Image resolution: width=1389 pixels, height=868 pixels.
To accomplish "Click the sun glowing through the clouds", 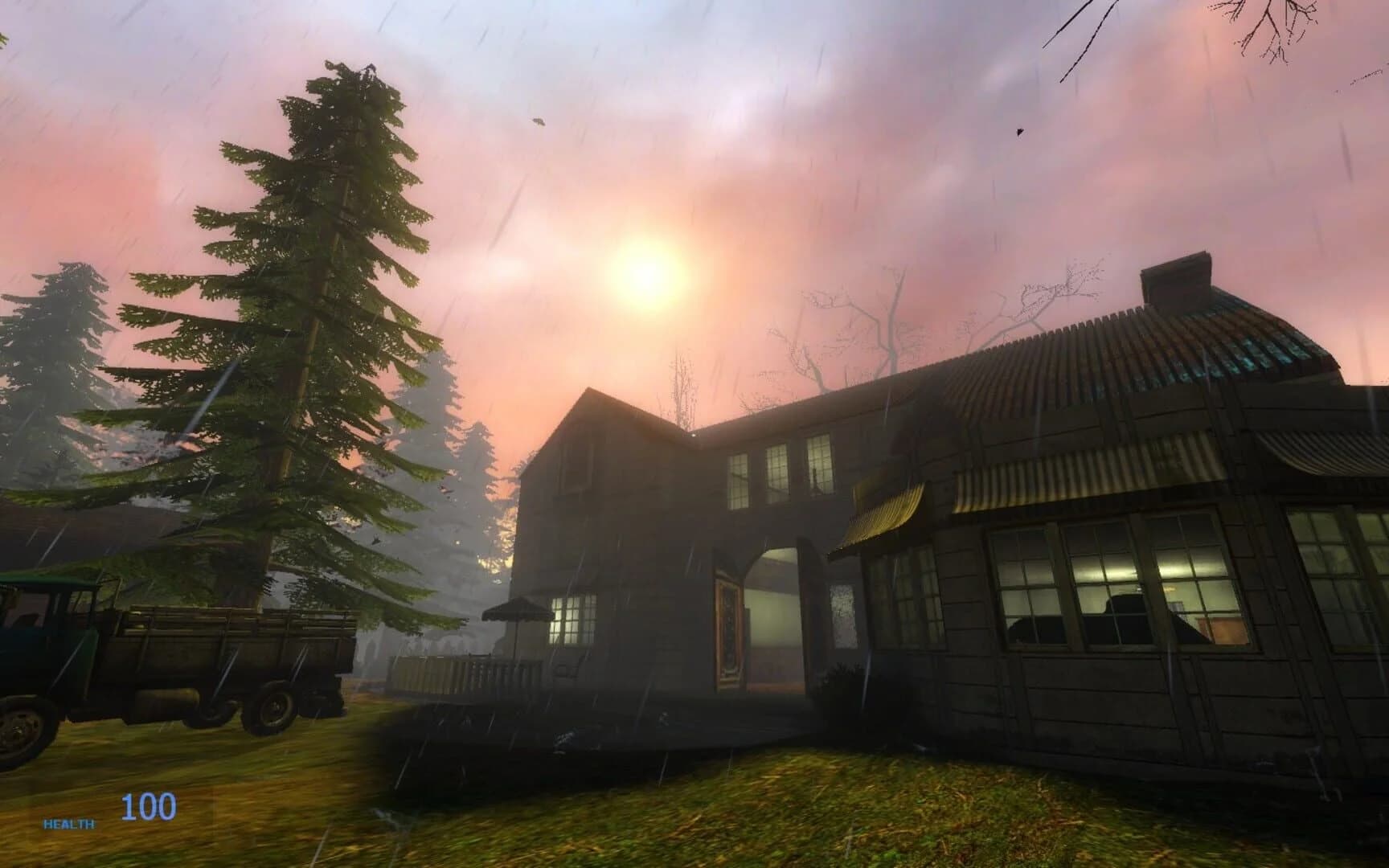I will [x=643, y=269].
